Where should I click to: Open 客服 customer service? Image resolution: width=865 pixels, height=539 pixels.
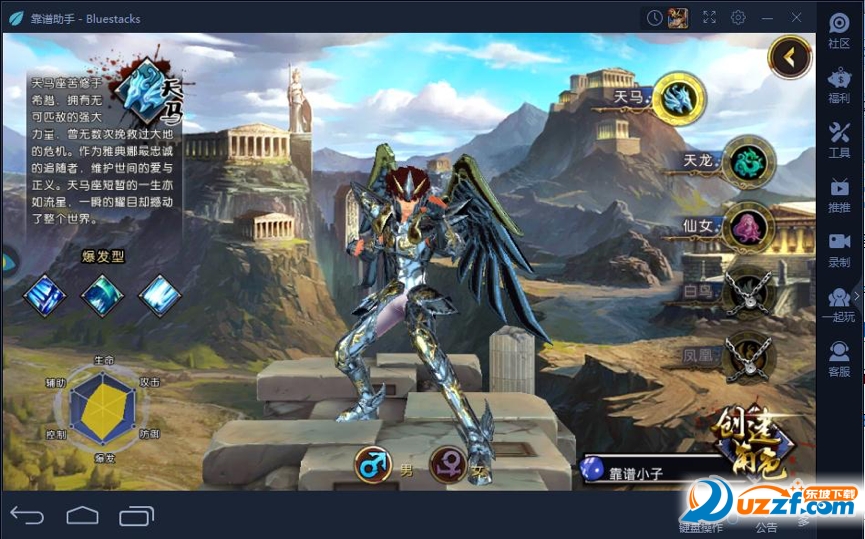point(839,358)
